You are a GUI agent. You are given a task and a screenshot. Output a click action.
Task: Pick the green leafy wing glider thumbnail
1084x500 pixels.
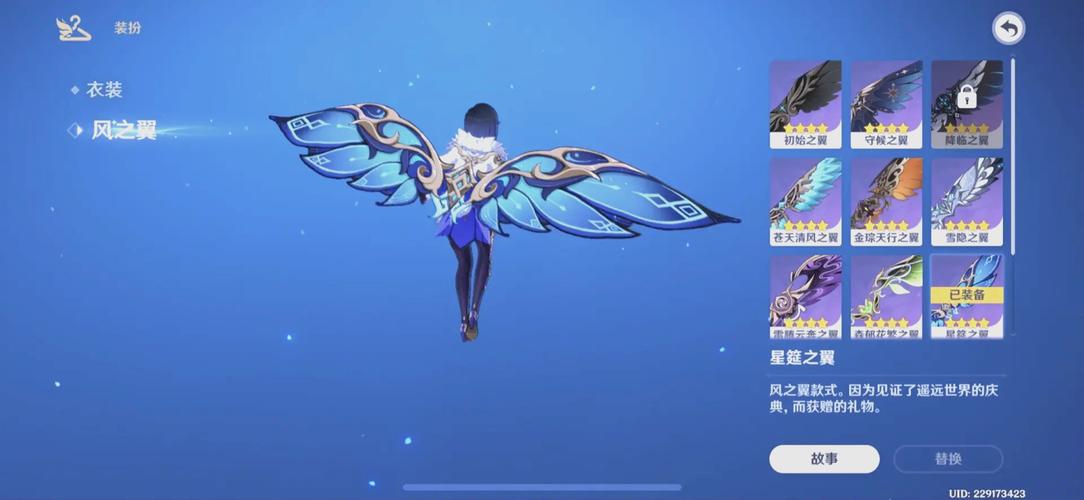click(886, 295)
